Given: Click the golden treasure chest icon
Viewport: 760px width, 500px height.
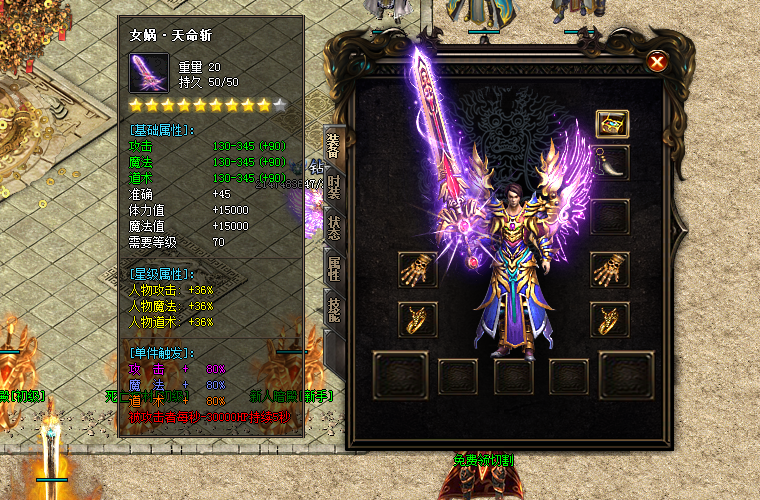Looking at the screenshot, I should coord(611,124).
